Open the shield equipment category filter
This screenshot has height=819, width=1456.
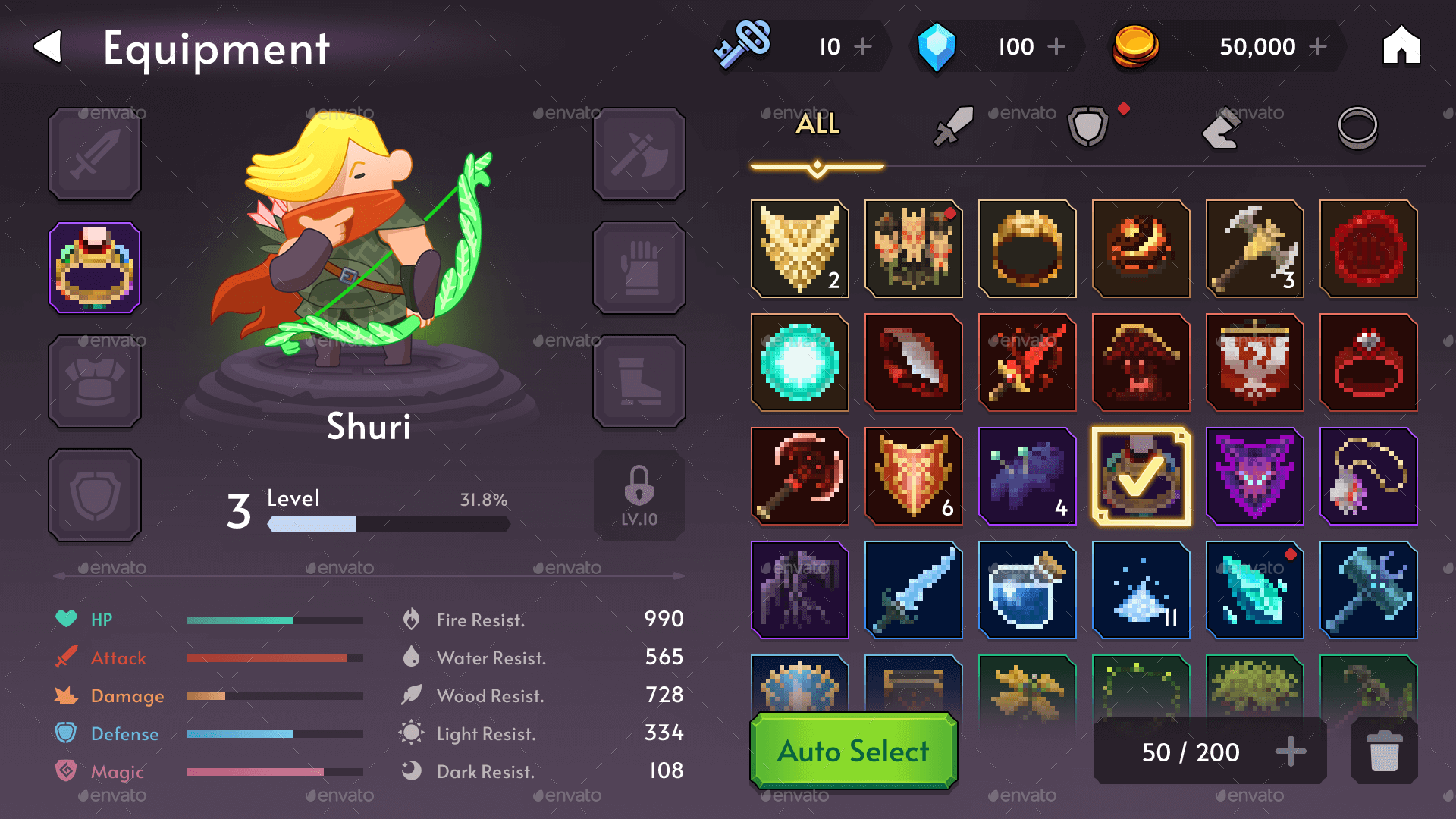coord(1086,125)
